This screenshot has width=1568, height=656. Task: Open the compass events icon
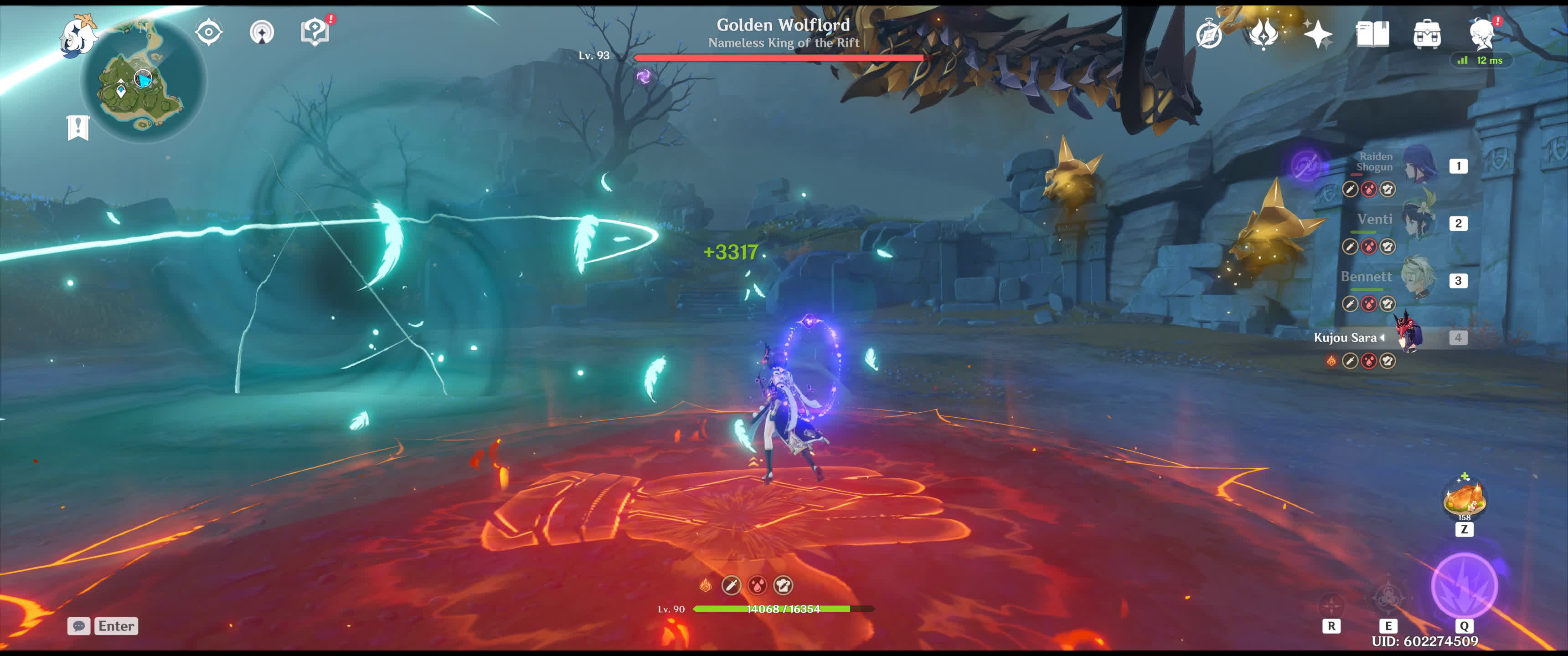click(x=1209, y=33)
